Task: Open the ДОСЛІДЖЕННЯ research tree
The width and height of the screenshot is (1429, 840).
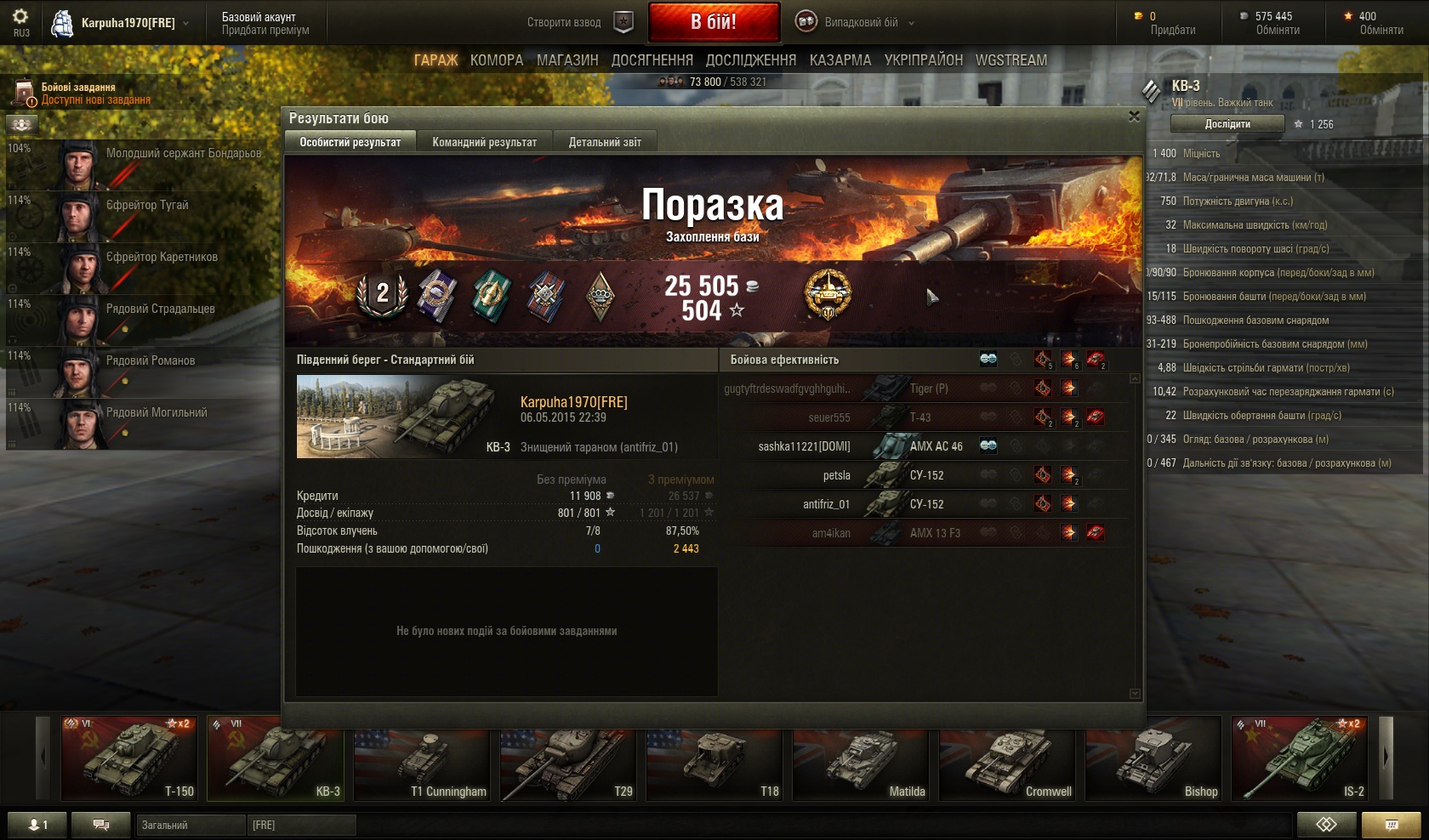Action: [x=751, y=60]
